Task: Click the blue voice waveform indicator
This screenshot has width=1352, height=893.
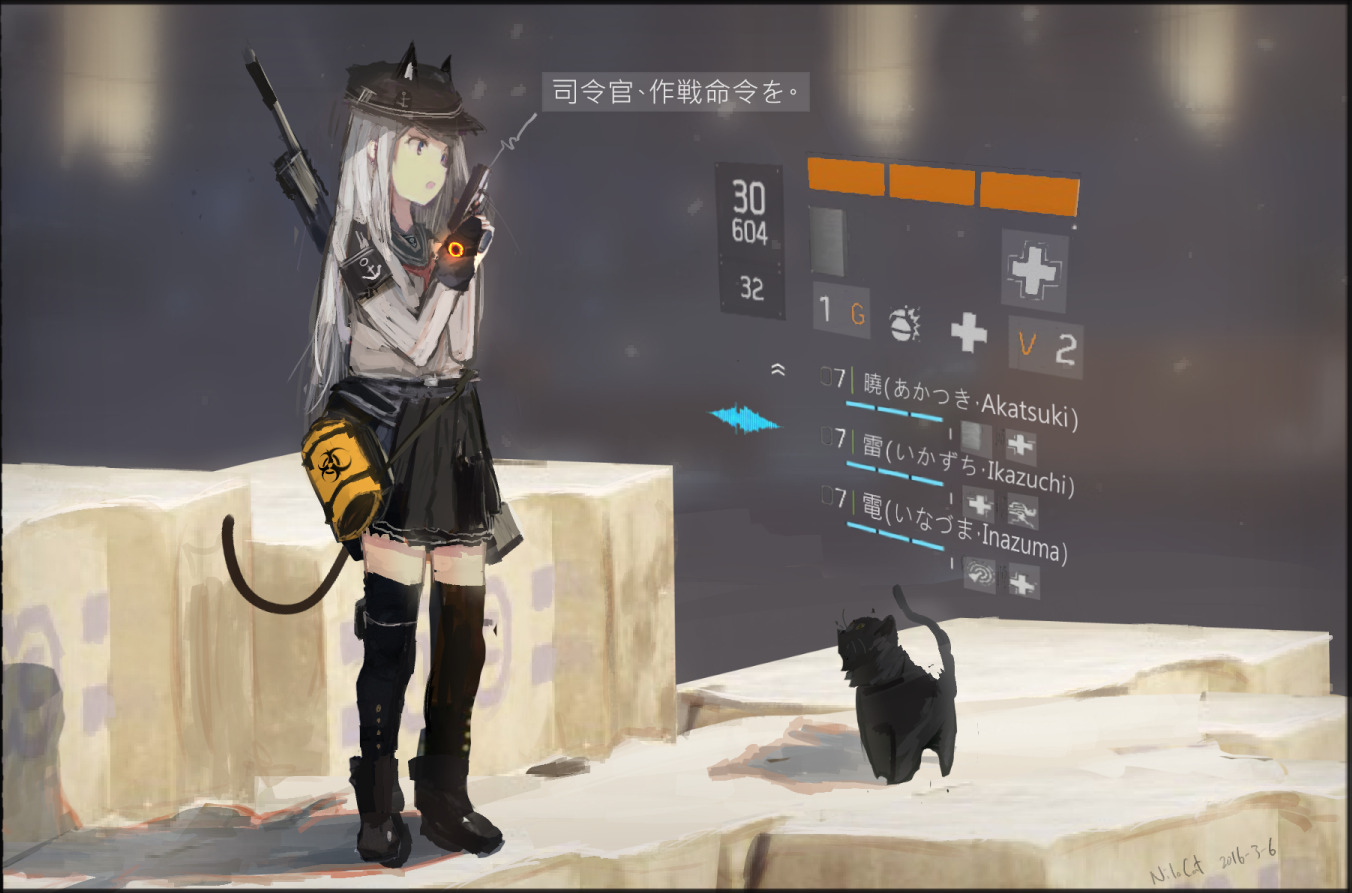Action: (x=743, y=418)
